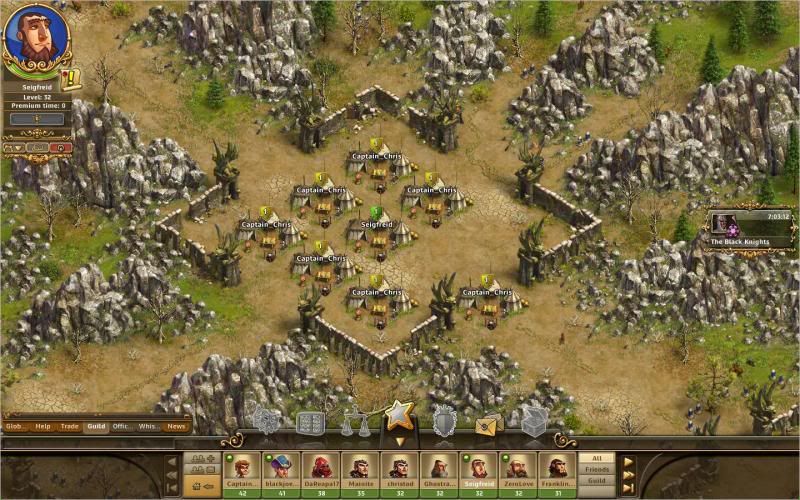Select the Guild chat tab
The height and width of the screenshot is (500, 800).
coord(96,426)
